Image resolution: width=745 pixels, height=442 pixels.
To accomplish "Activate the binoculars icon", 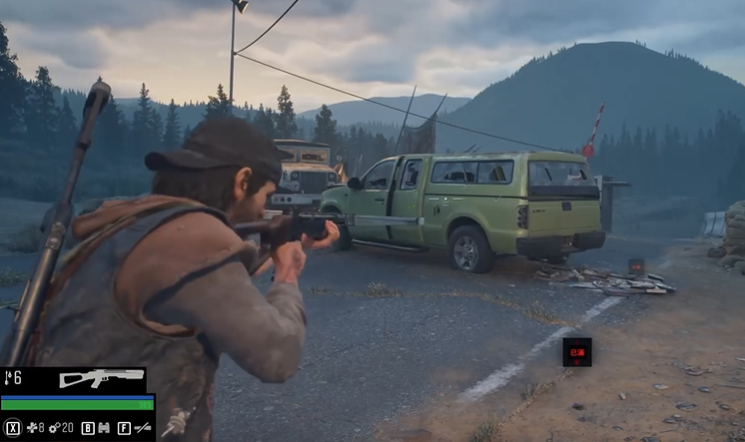I will 103,428.
